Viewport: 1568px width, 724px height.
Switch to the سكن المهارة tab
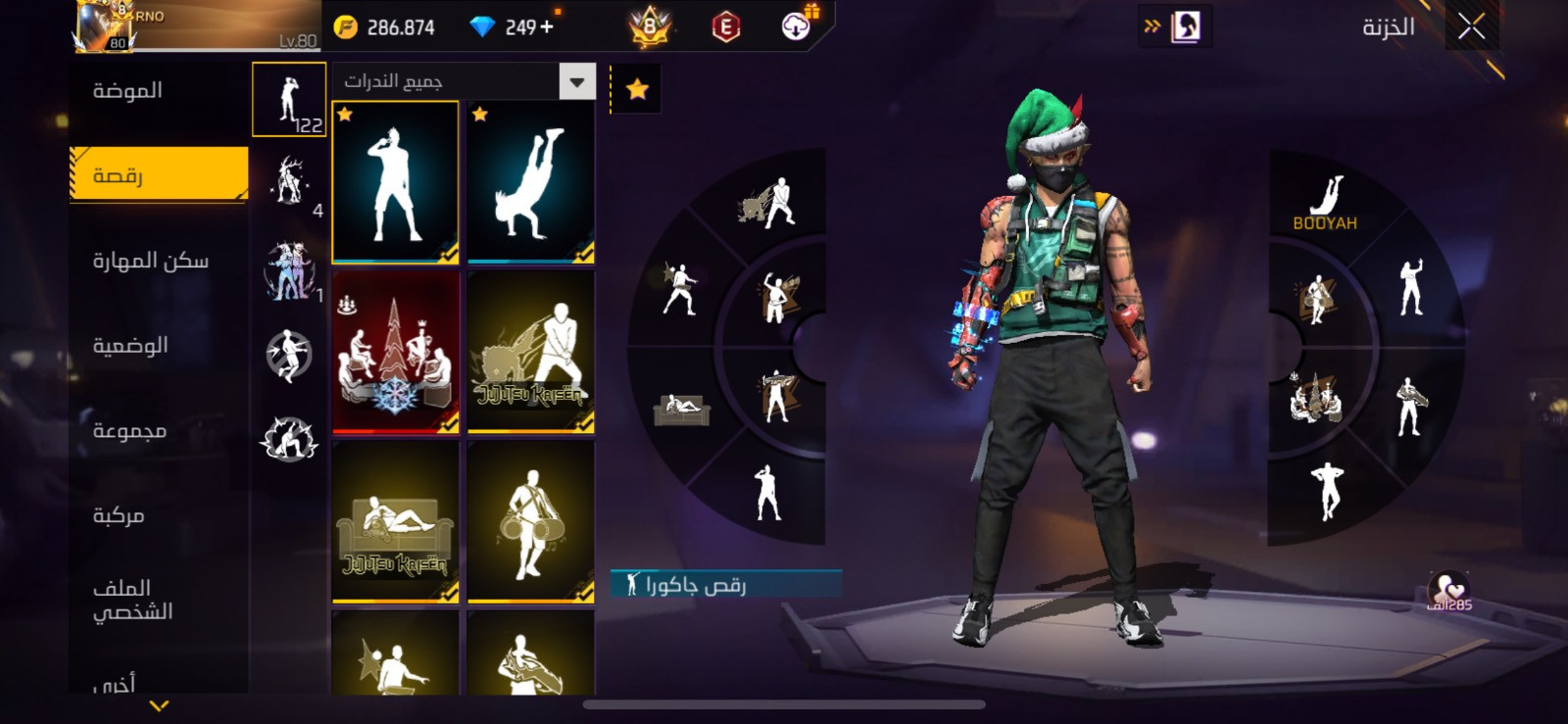pos(150,261)
